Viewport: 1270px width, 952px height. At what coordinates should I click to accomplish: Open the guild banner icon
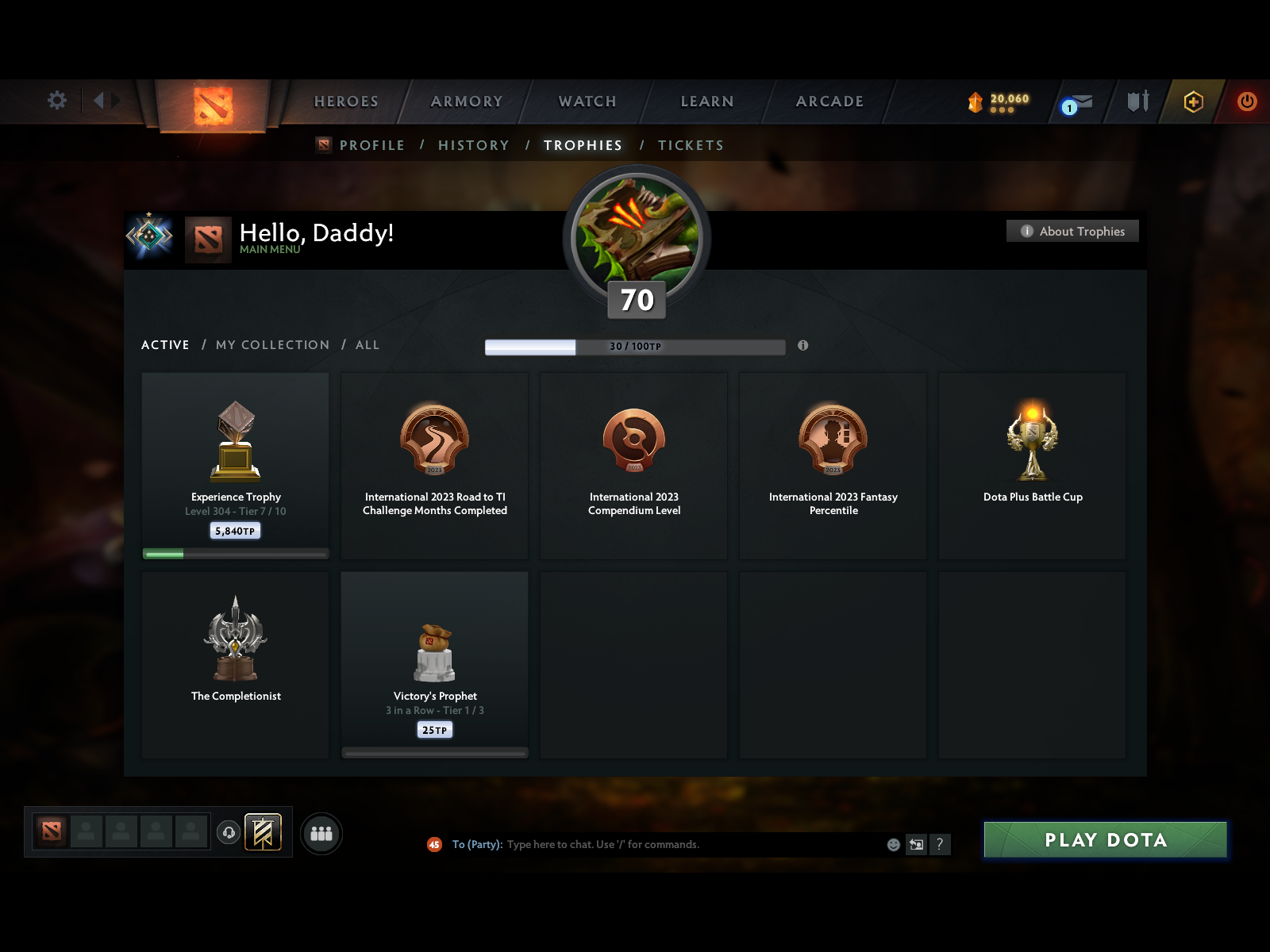(262, 833)
